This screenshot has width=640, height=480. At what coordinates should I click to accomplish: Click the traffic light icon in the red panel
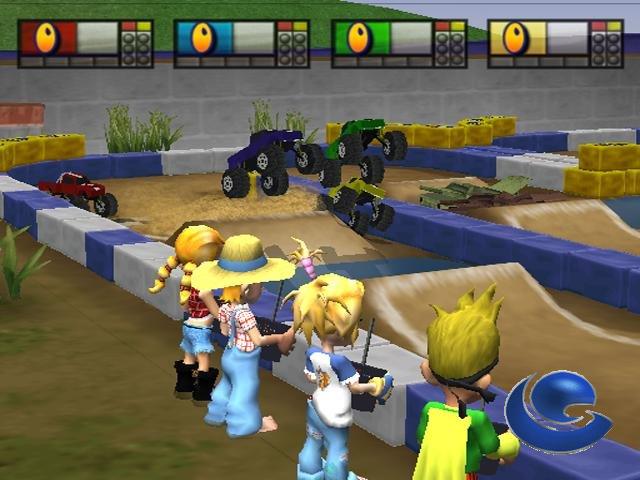(x=135, y=44)
